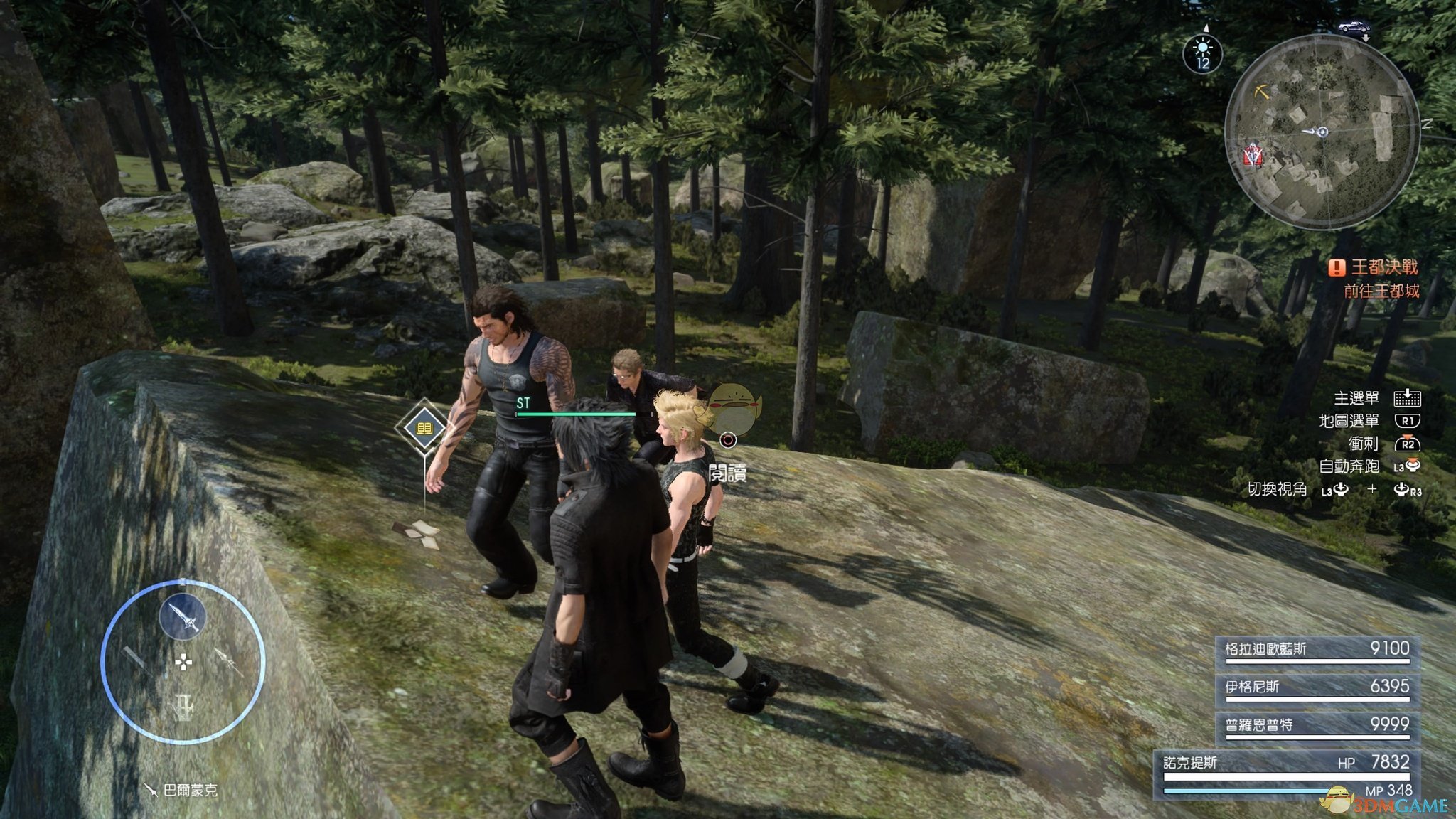Open the circular minimap
Image resolution: width=1456 pixels, height=819 pixels.
click(1322, 132)
